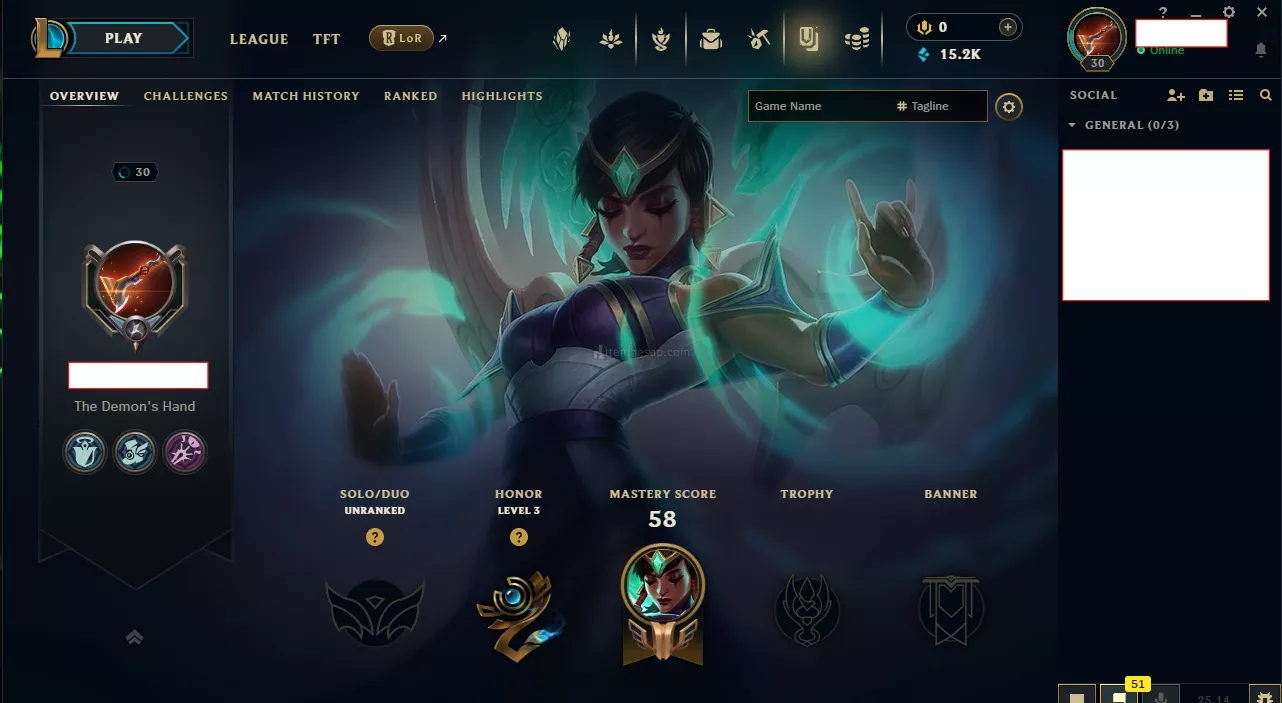This screenshot has width=1282, height=703.
Task: Open the LEAGUE section
Action: pos(259,39)
